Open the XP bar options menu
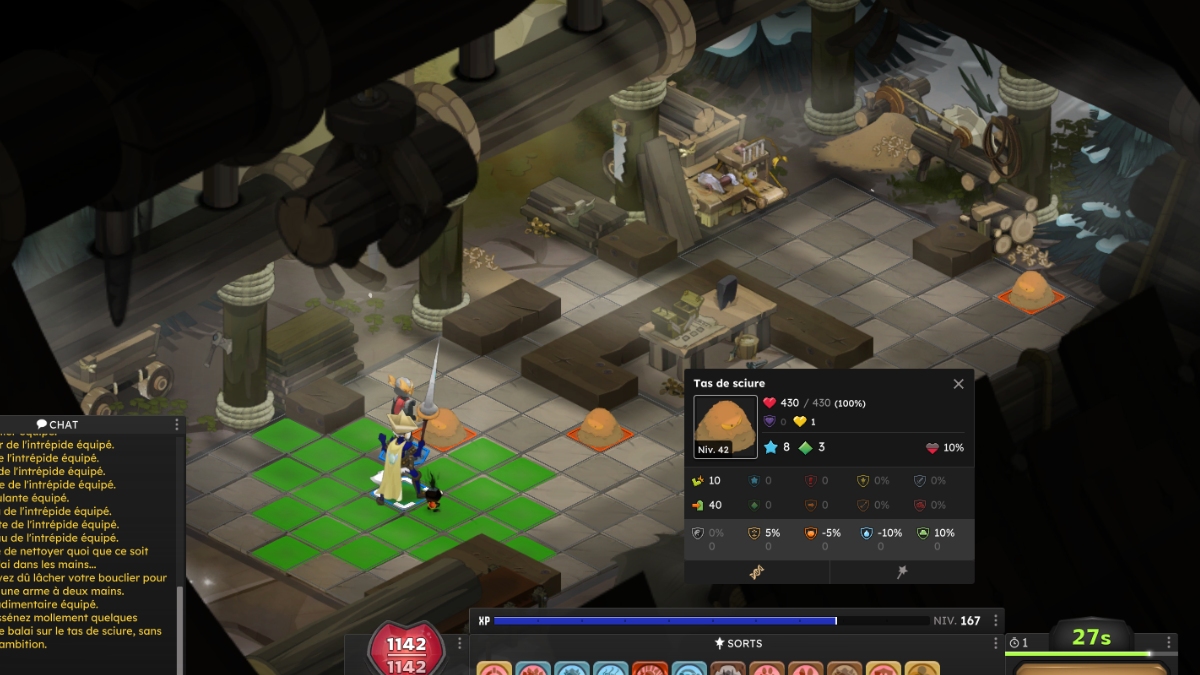Viewport: 1200px width, 675px height. 996,620
